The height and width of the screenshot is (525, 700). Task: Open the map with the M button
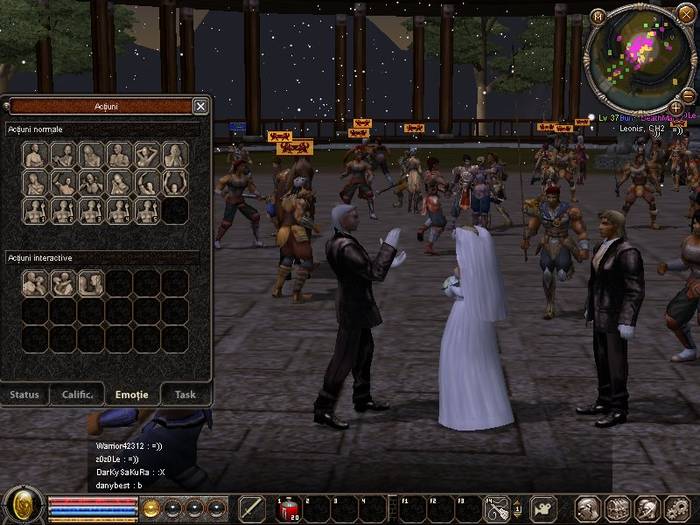598,16
